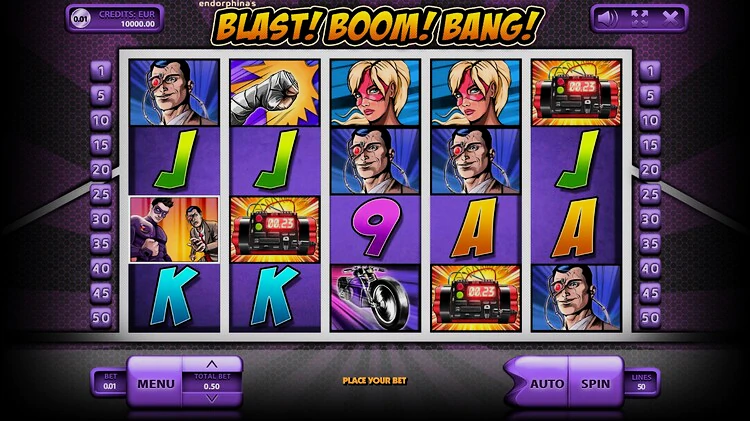
Task: Decrease total bet with the down arrow
Action: (210, 399)
